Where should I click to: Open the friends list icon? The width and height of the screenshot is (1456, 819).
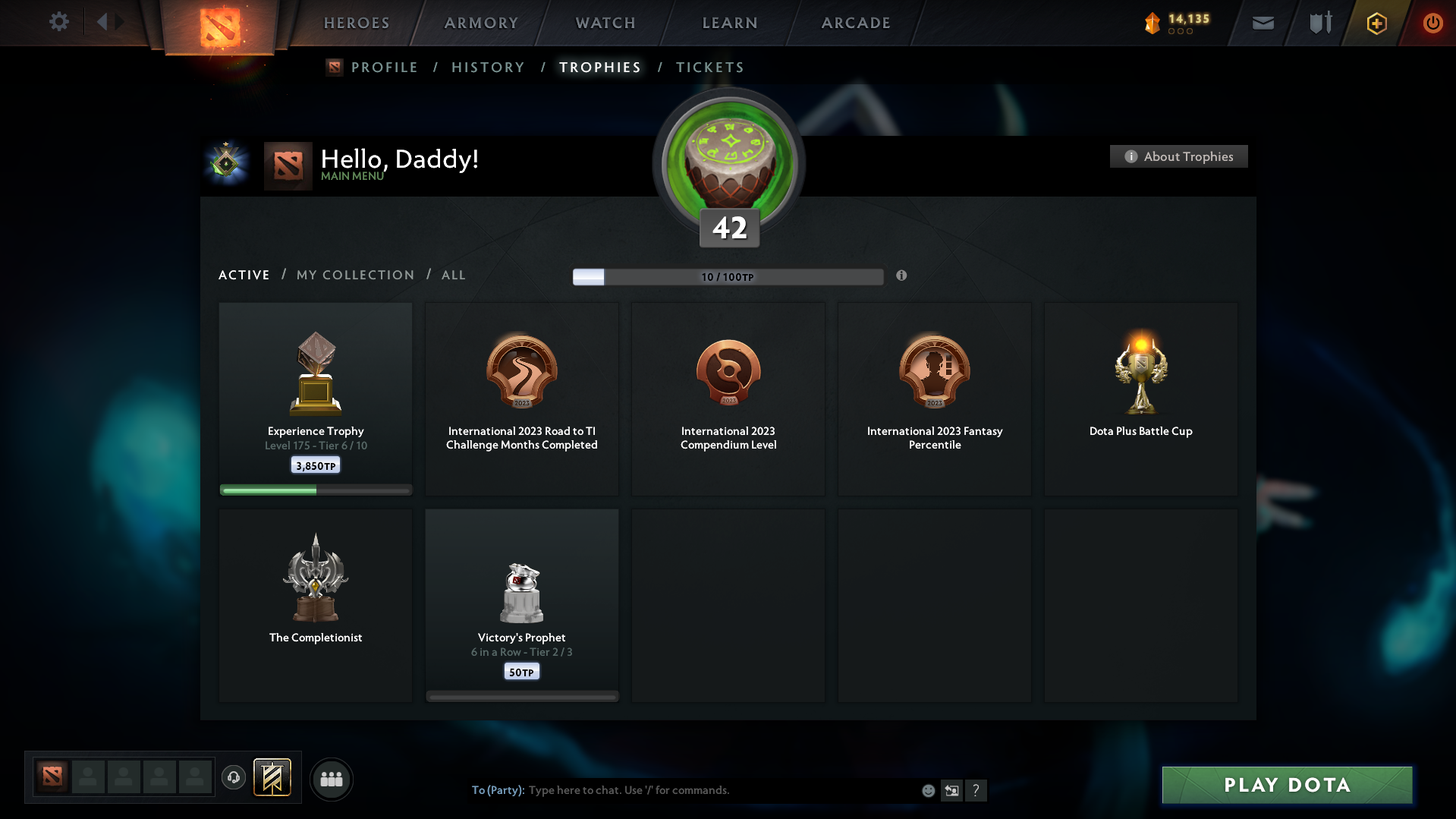pyautogui.click(x=331, y=779)
